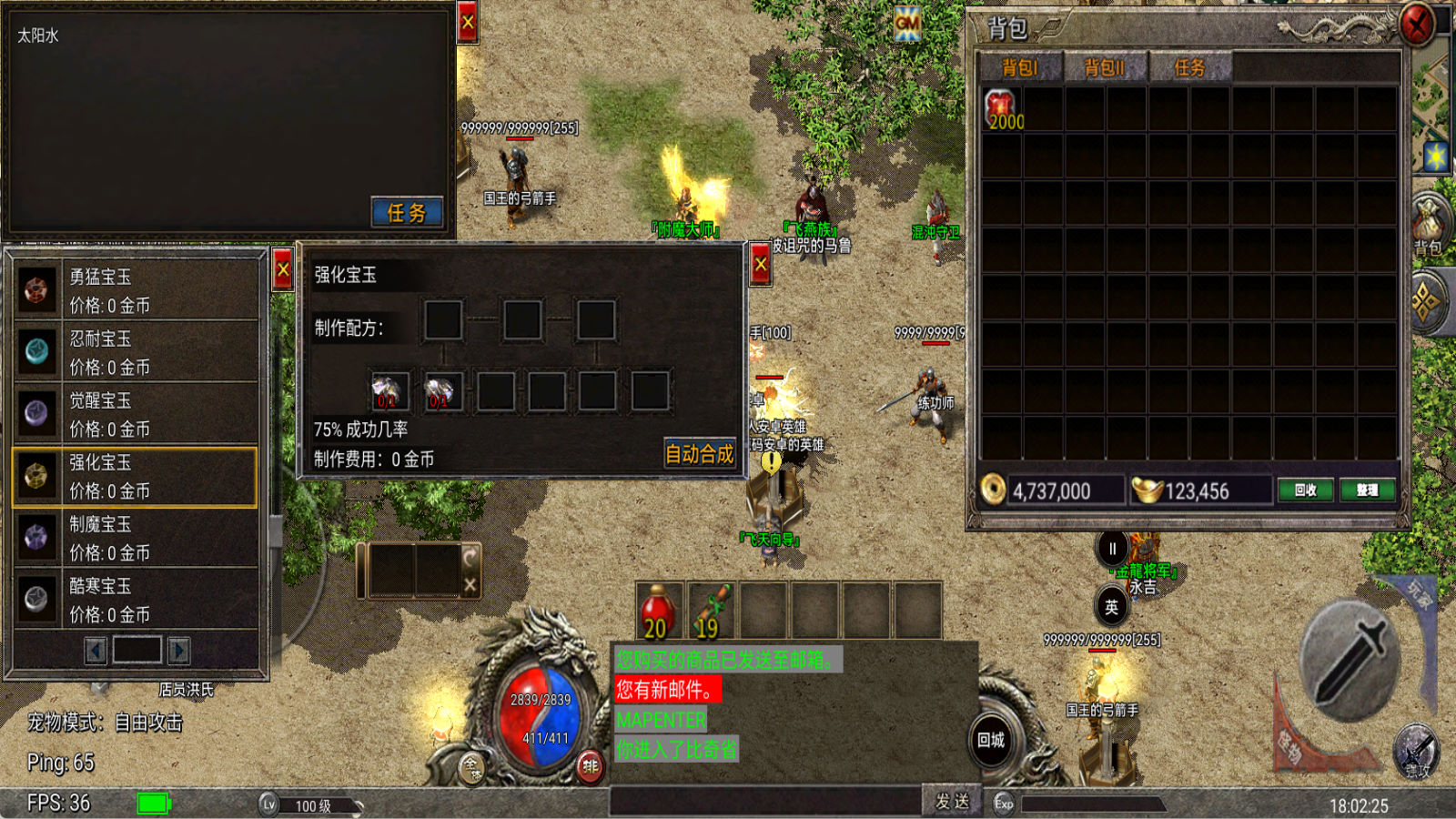Pick the 制魔宝玉 recipe entry
1456x819 pixels.
[136, 538]
